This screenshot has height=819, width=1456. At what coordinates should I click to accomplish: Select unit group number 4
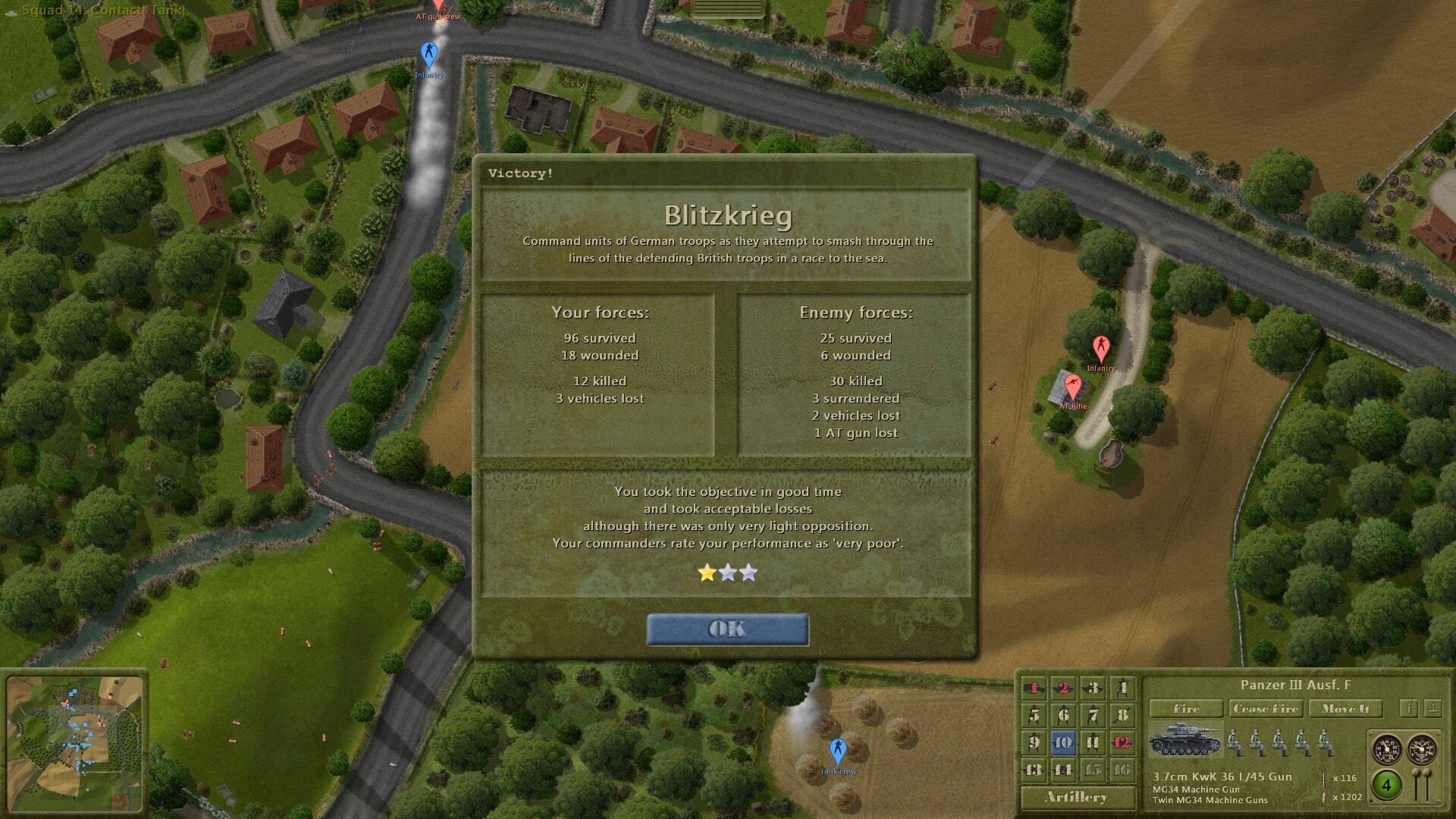point(1122,688)
